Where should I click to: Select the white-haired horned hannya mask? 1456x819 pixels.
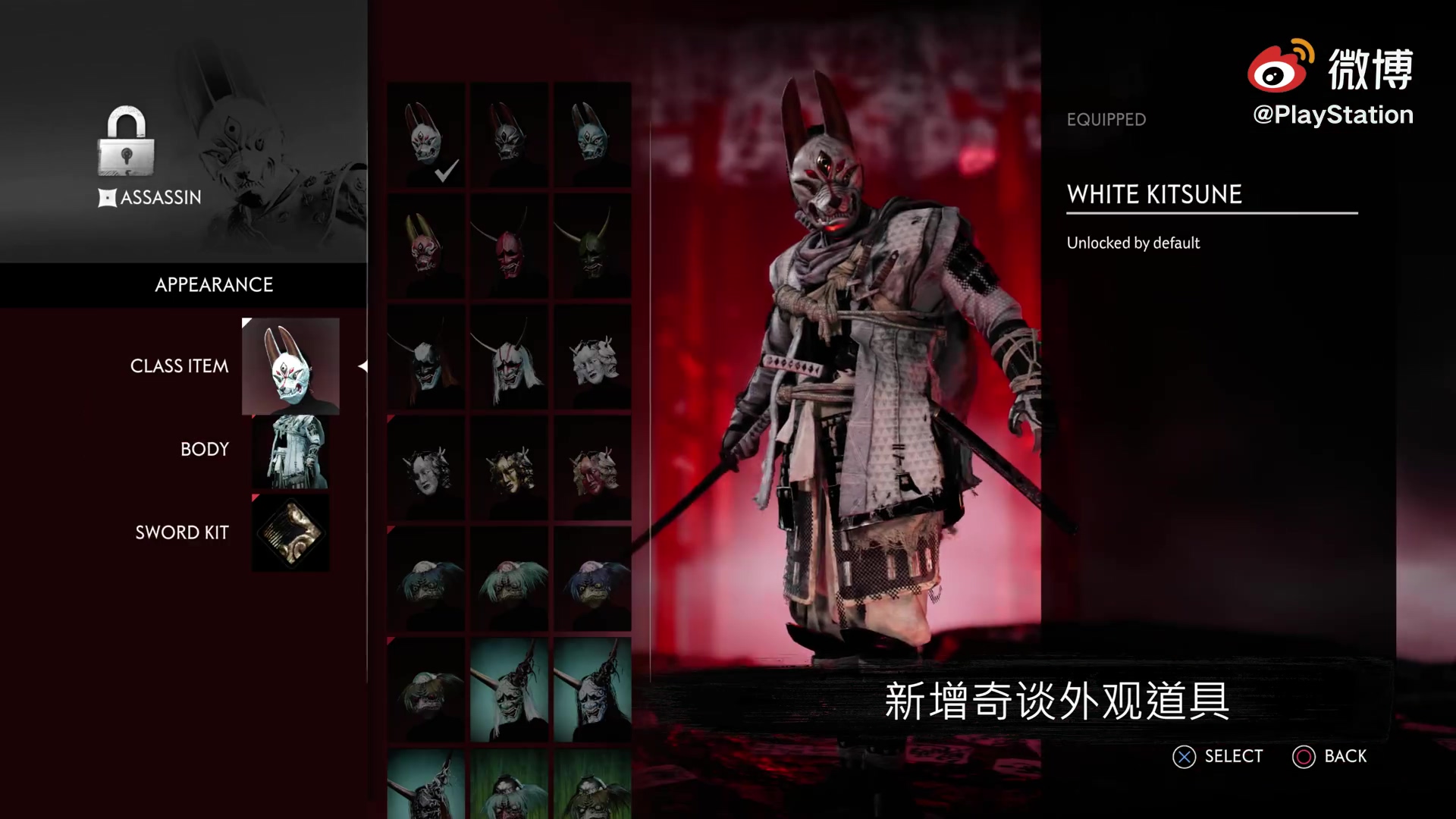[509, 357]
